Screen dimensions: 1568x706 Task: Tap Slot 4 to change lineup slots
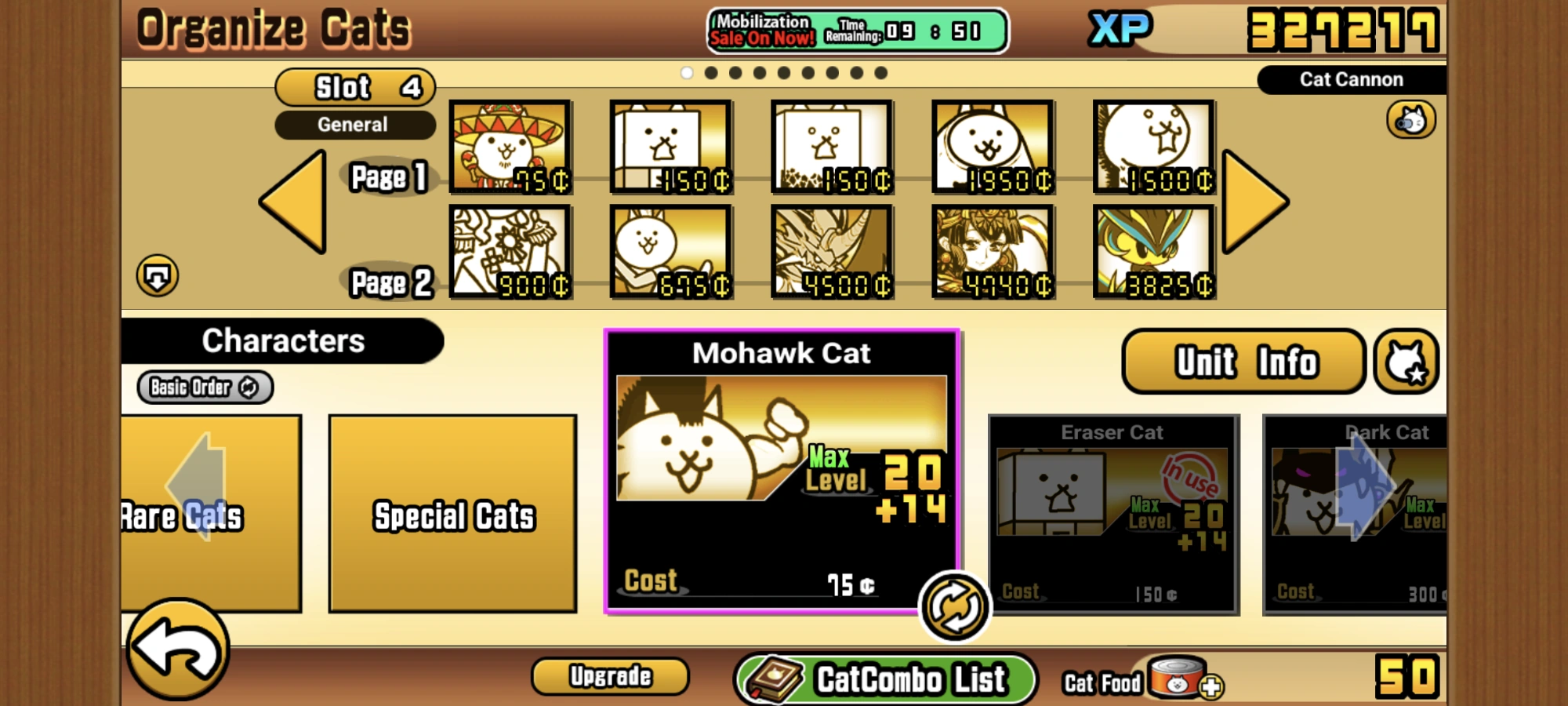(354, 86)
